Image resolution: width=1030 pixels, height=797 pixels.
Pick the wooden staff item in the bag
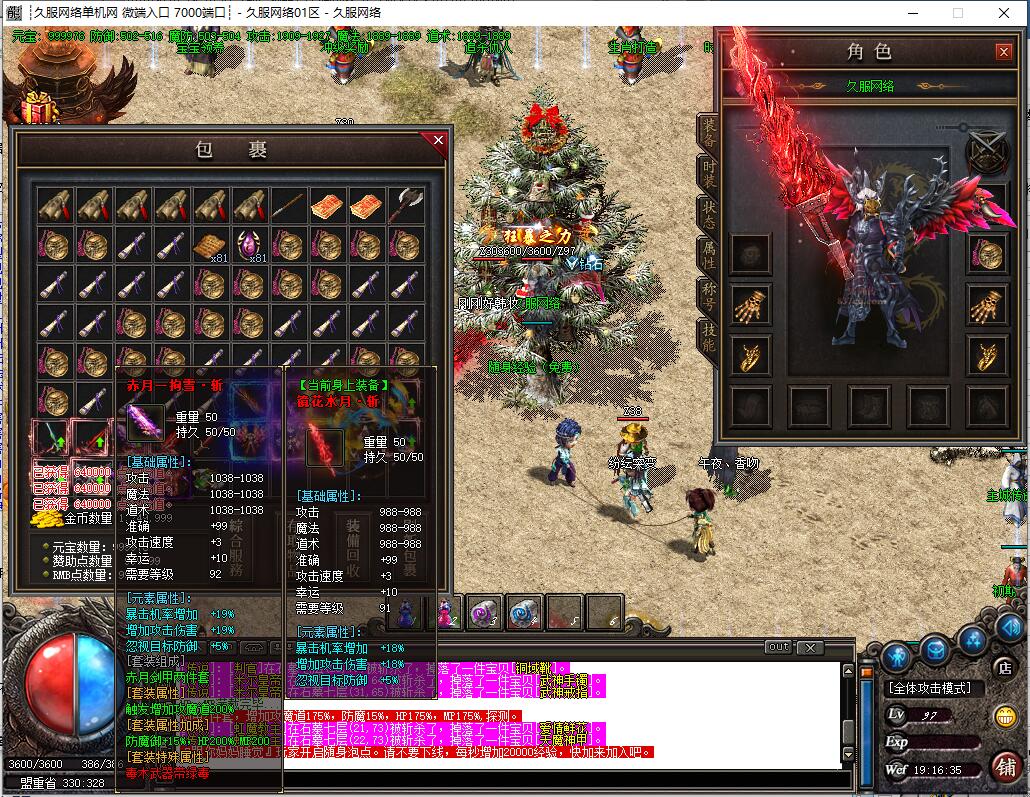[x=289, y=206]
